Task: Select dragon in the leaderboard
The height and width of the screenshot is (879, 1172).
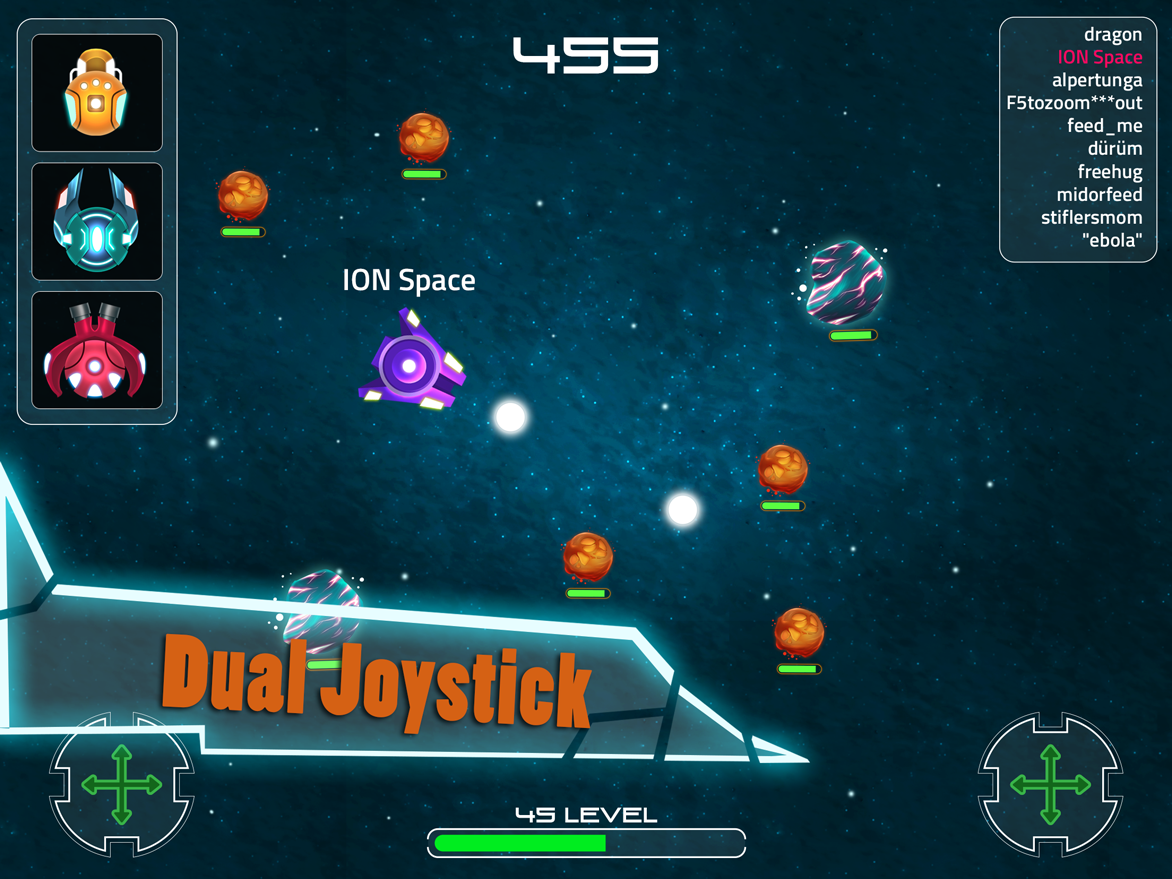Action: (1112, 35)
